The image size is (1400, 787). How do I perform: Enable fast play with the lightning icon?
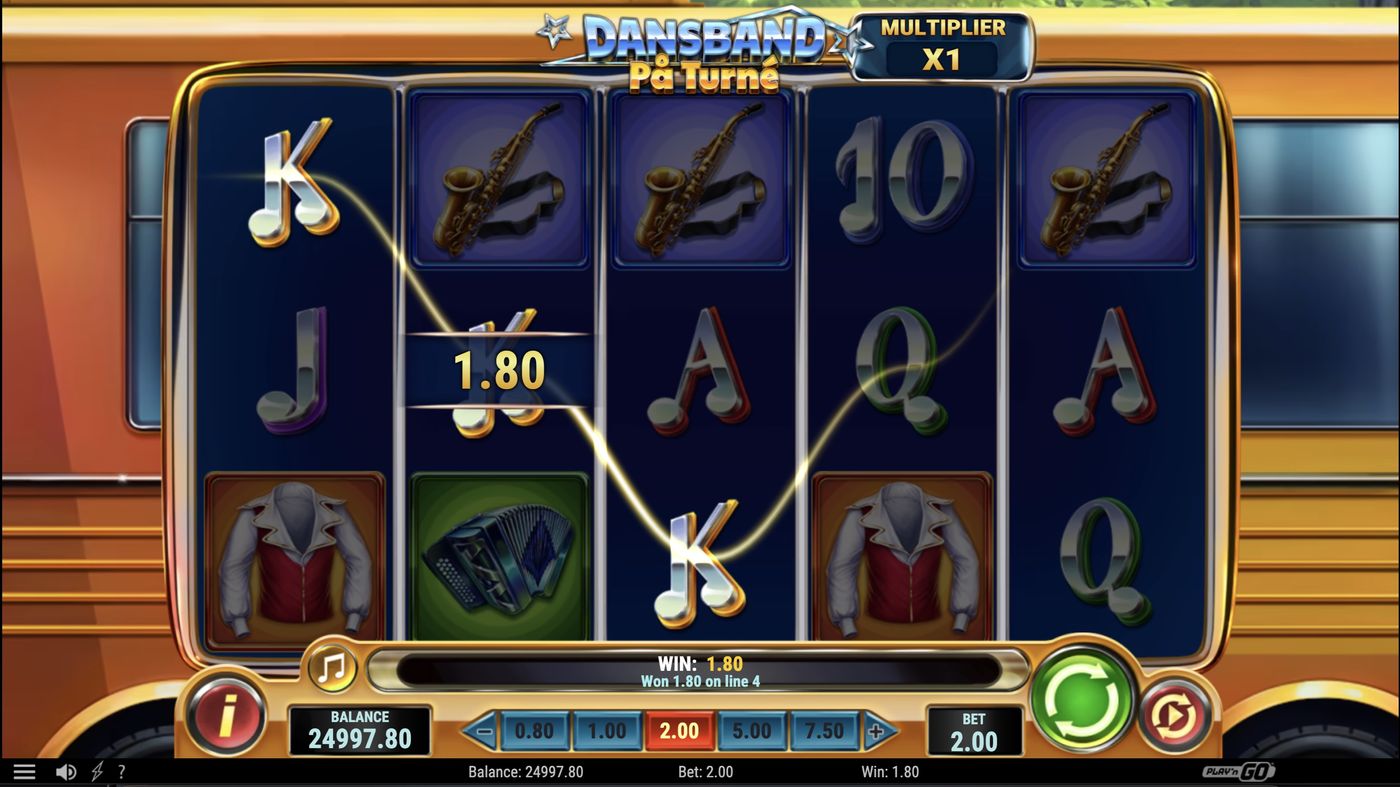[x=94, y=770]
